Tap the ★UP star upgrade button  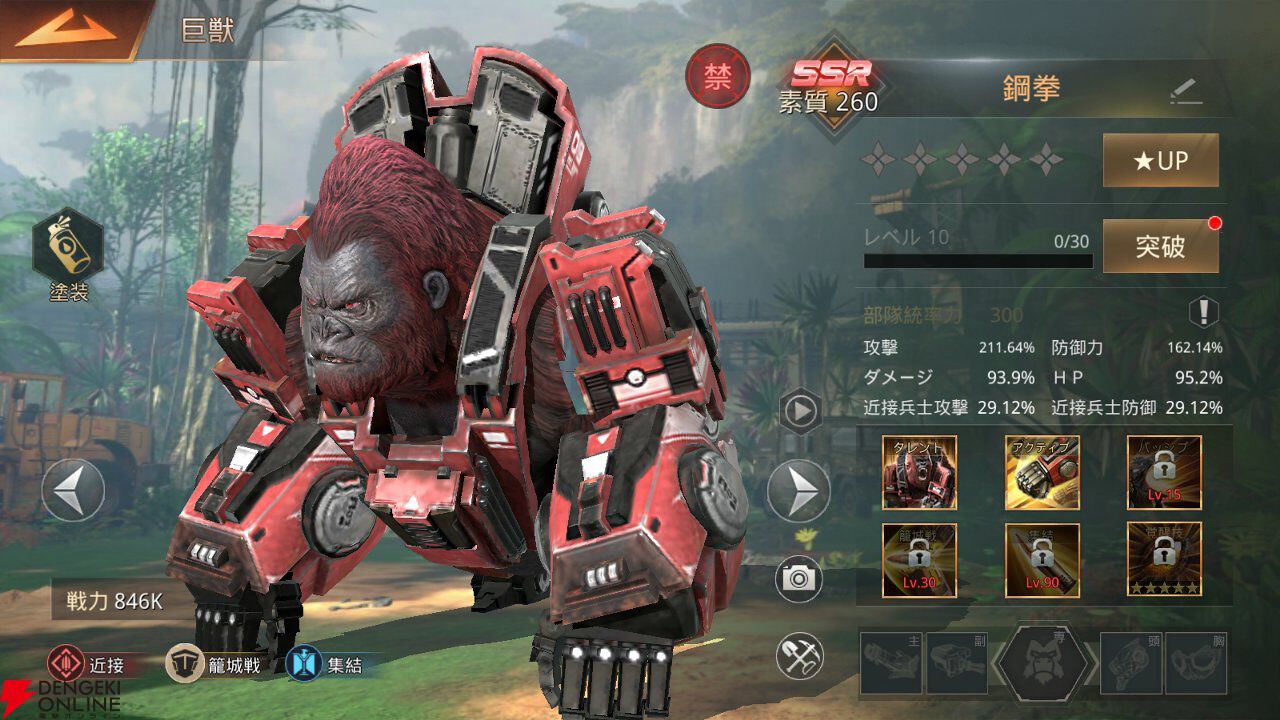1160,161
